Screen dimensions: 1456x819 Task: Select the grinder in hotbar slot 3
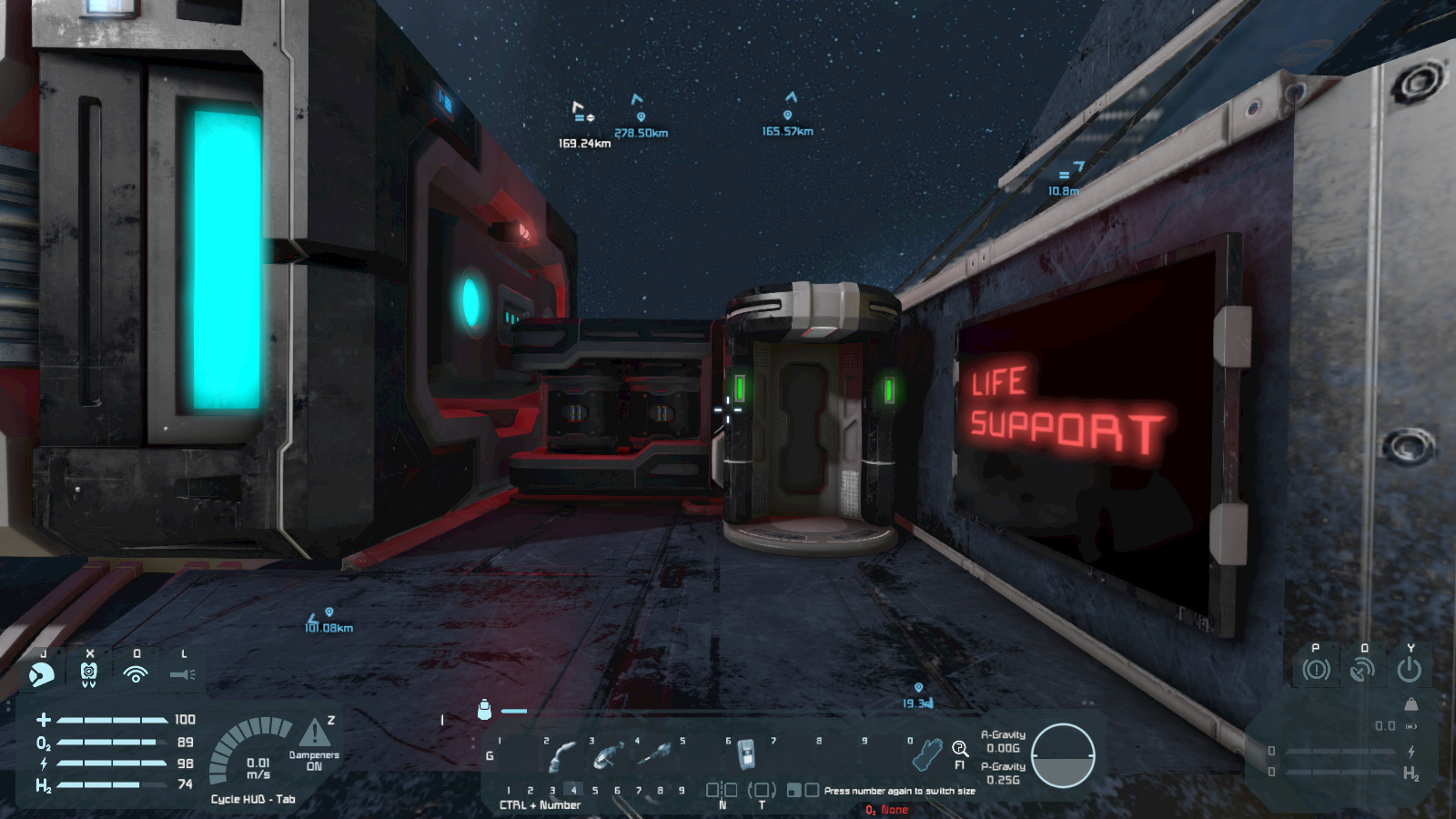608,755
